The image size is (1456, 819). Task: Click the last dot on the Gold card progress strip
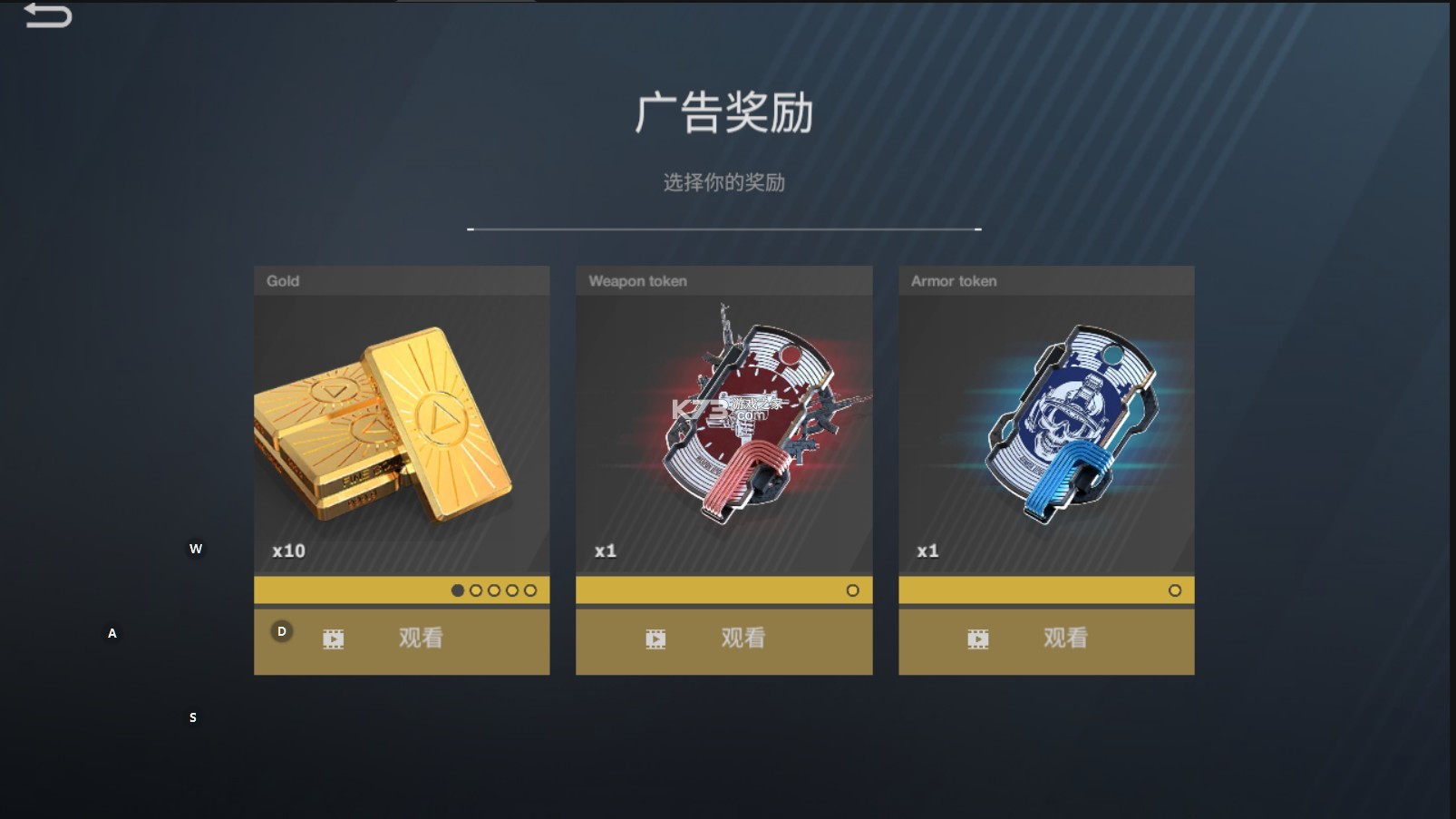[529, 590]
